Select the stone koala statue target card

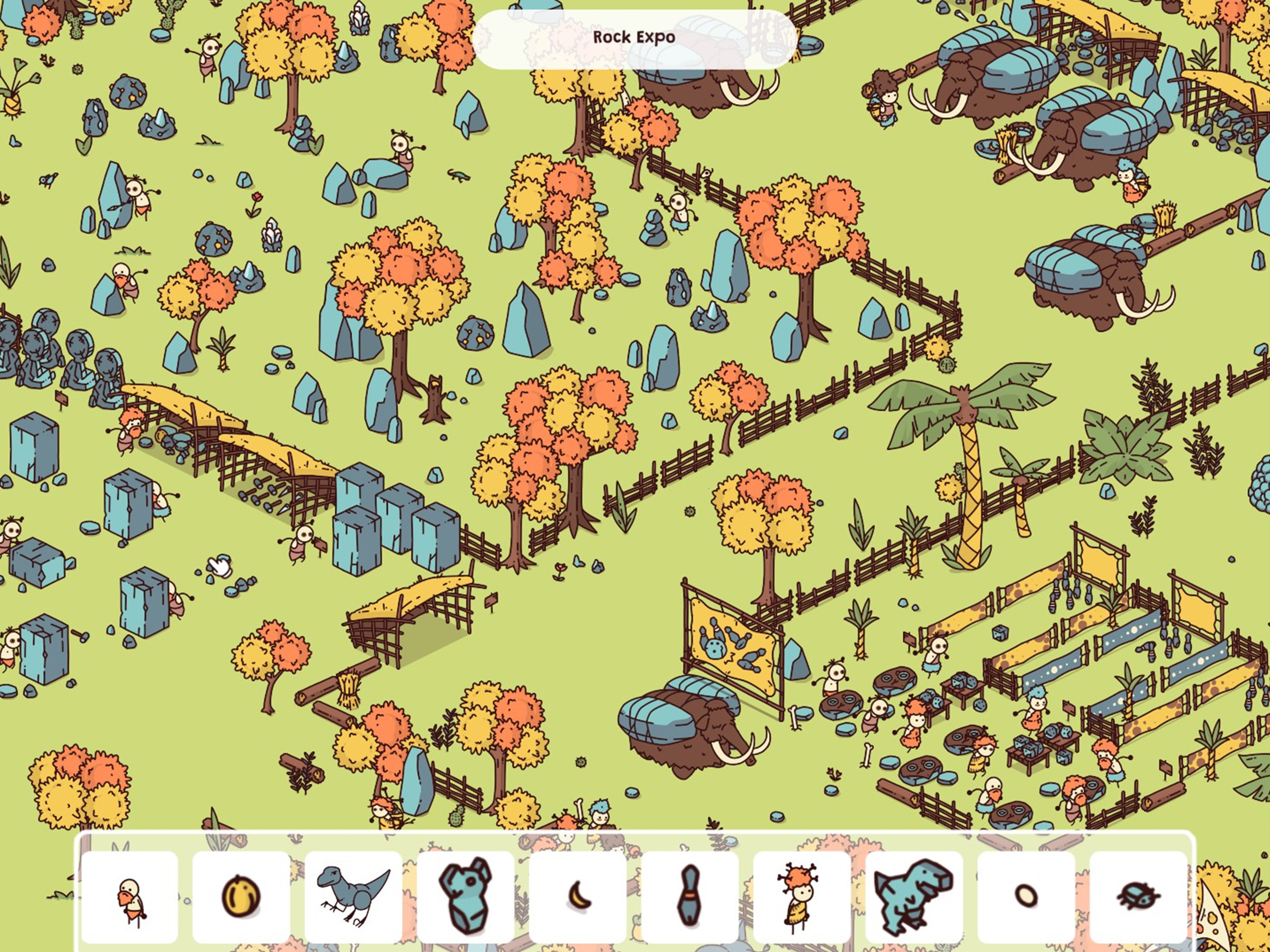point(466,896)
